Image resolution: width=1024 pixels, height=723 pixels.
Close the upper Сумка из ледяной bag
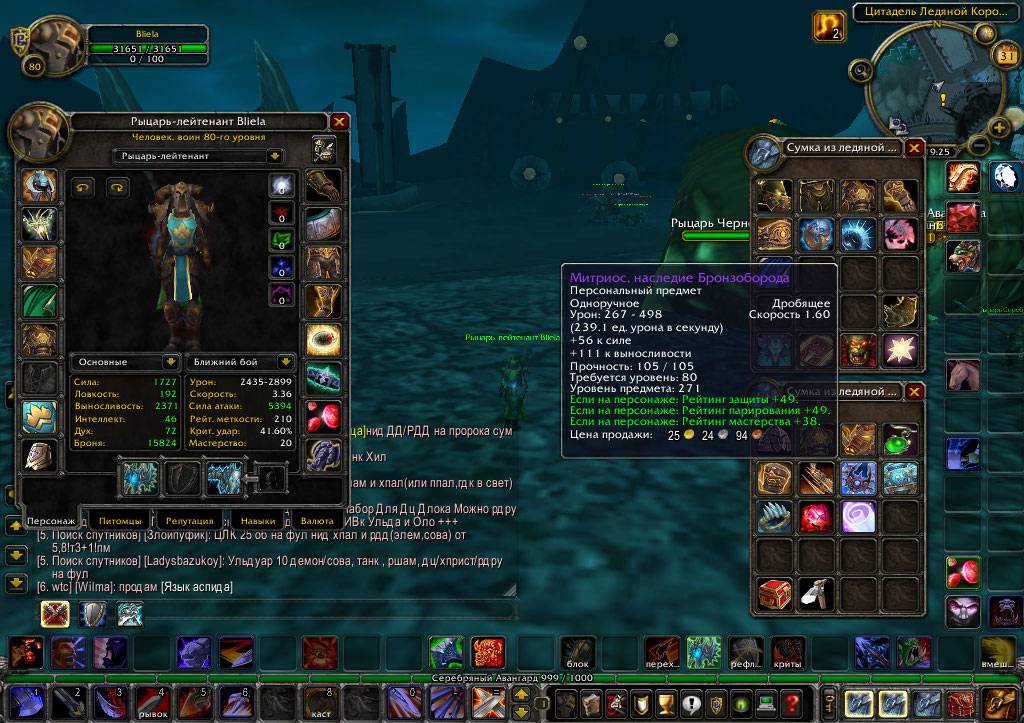pyautogui.click(x=914, y=148)
